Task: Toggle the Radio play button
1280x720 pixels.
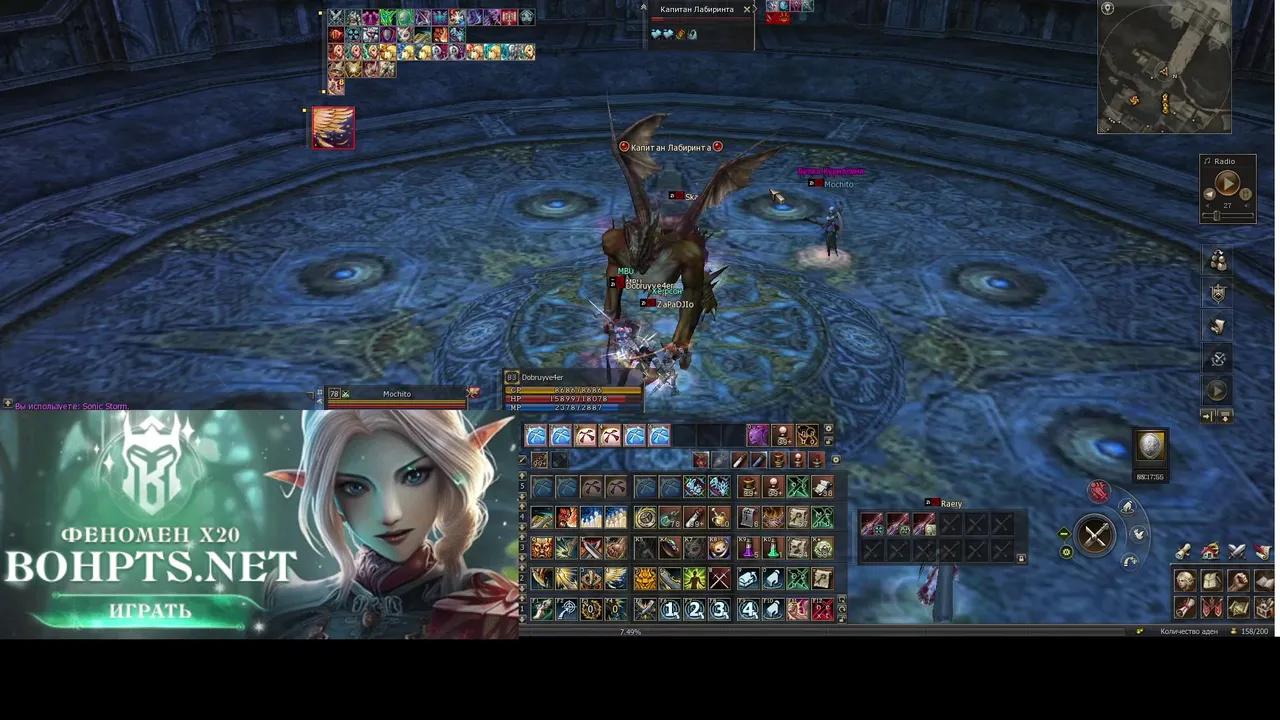Action: click(1228, 182)
